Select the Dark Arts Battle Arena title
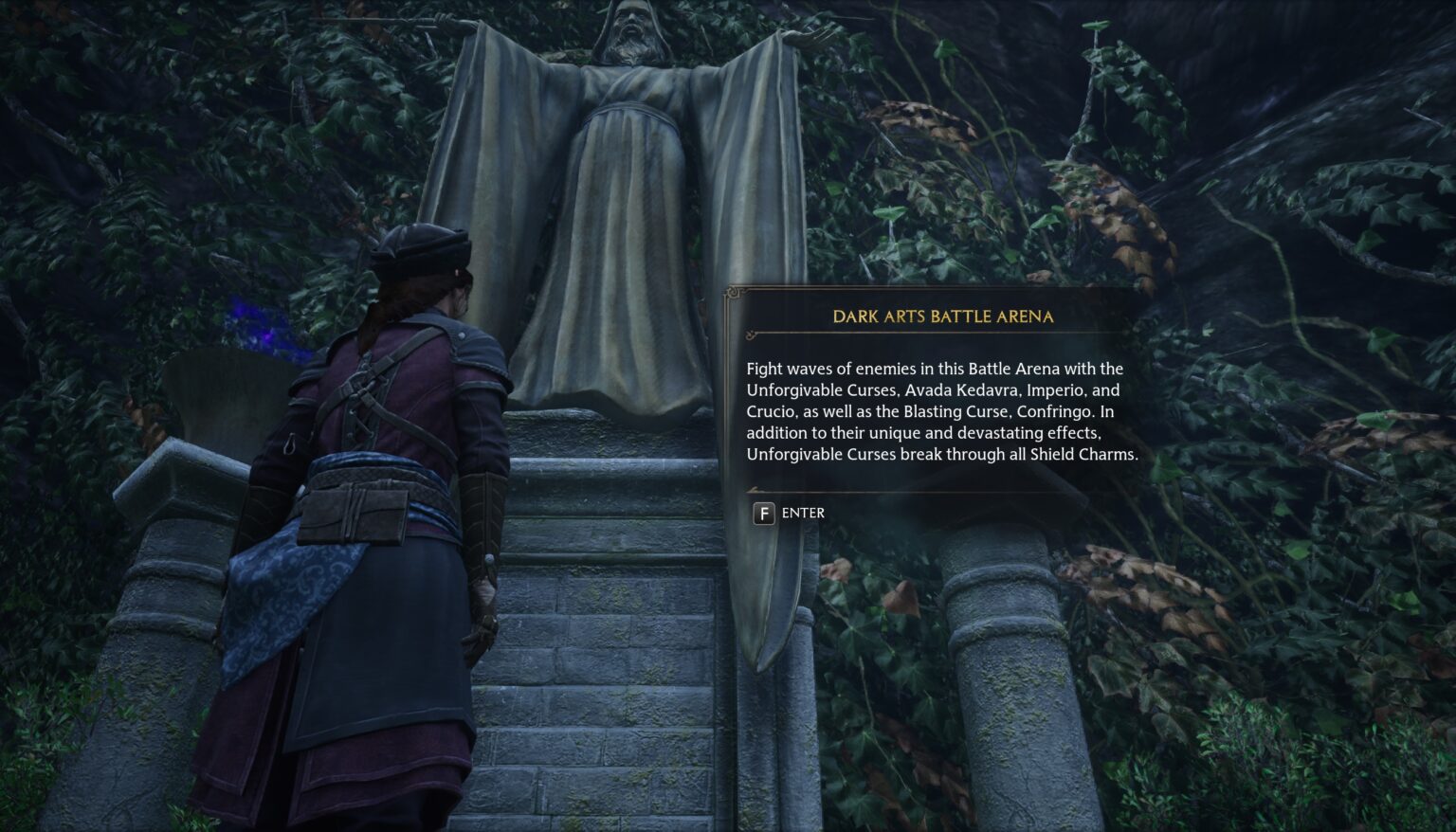Image resolution: width=1456 pixels, height=832 pixels. [943, 317]
